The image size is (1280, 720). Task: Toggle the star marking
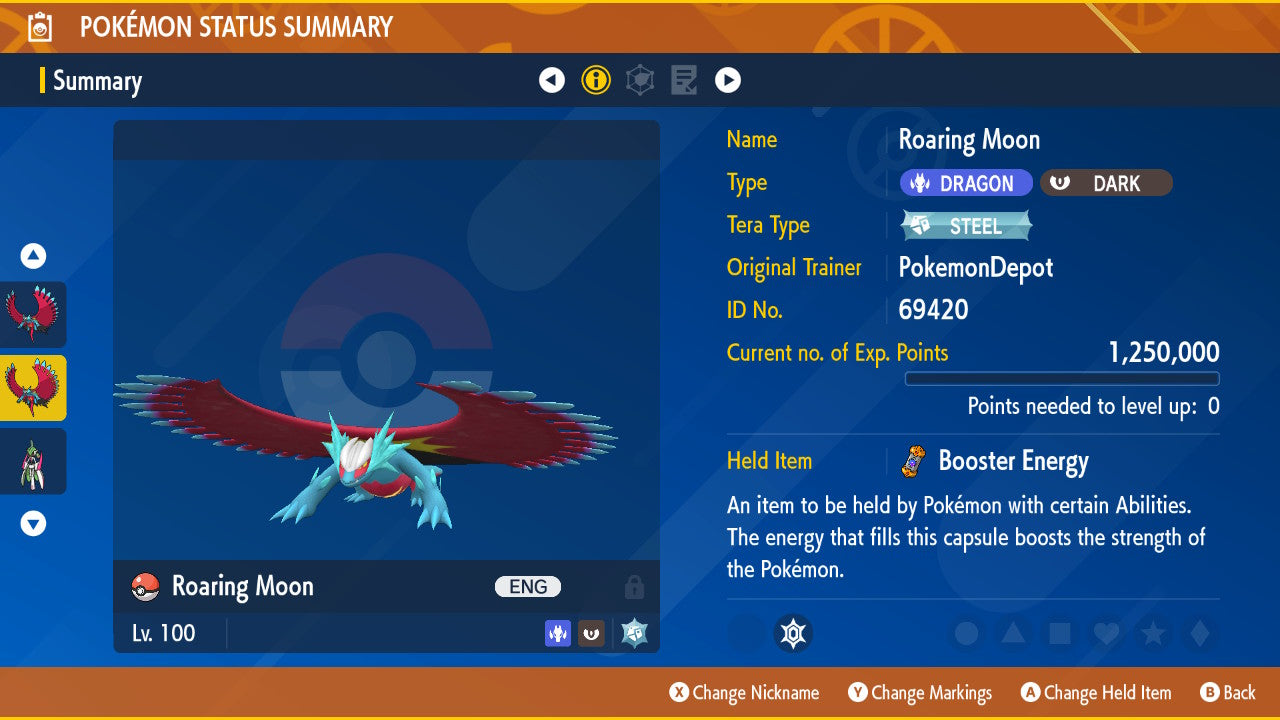pos(1152,634)
